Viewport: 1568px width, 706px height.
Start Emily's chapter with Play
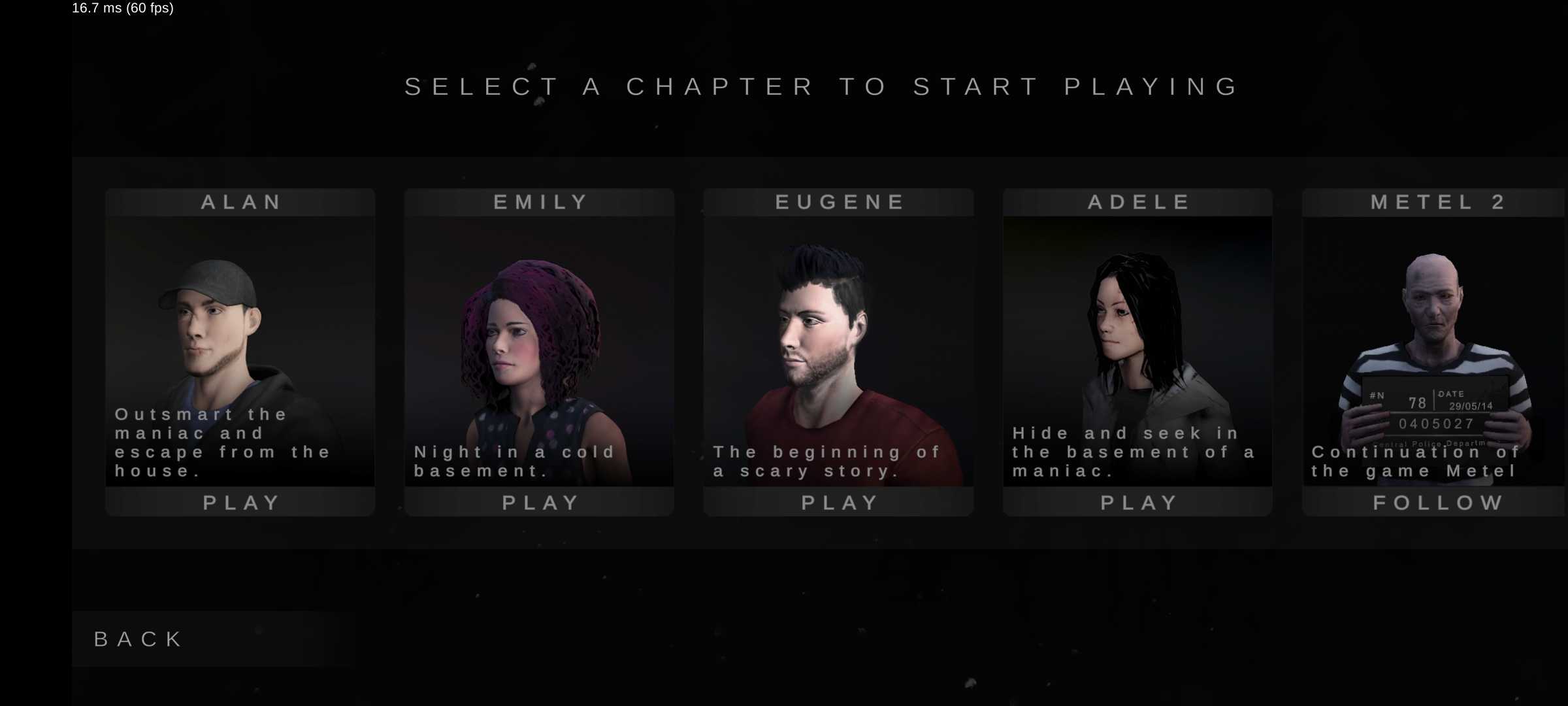pyautogui.click(x=540, y=502)
